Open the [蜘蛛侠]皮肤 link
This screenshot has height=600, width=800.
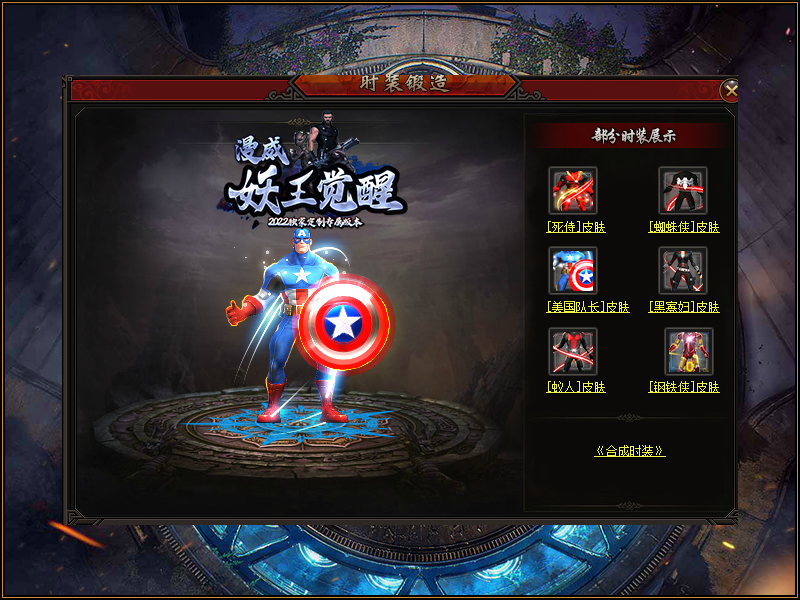coord(684,227)
